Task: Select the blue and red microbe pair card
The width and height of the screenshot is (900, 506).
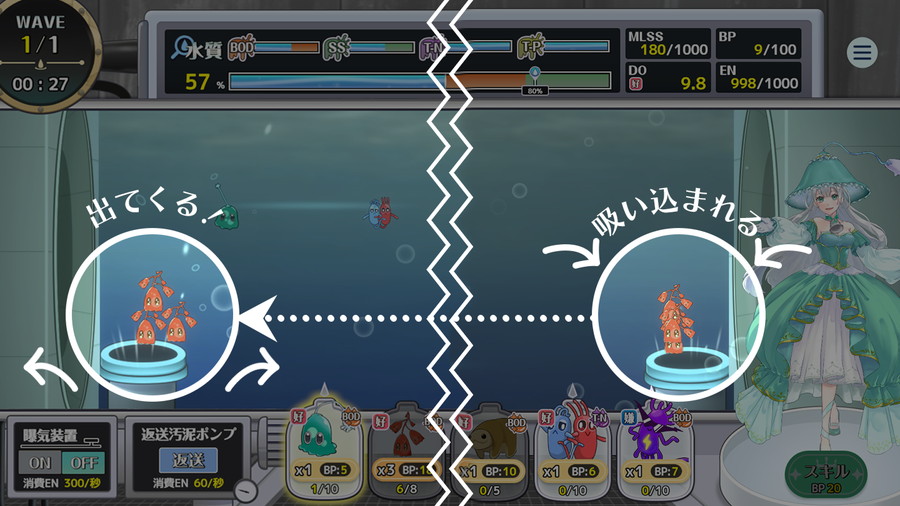Action: coord(572,446)
